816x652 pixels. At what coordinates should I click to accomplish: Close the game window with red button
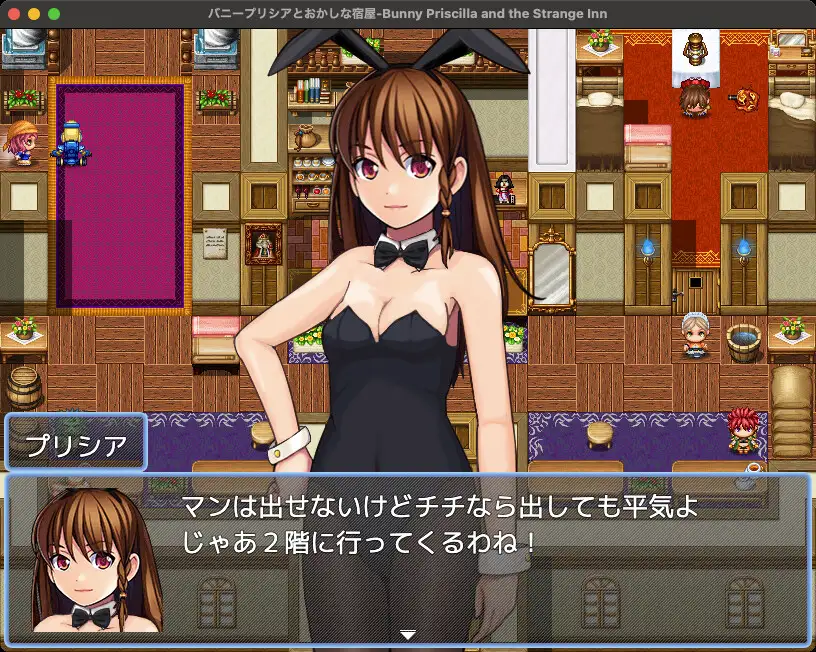point(14,14)
